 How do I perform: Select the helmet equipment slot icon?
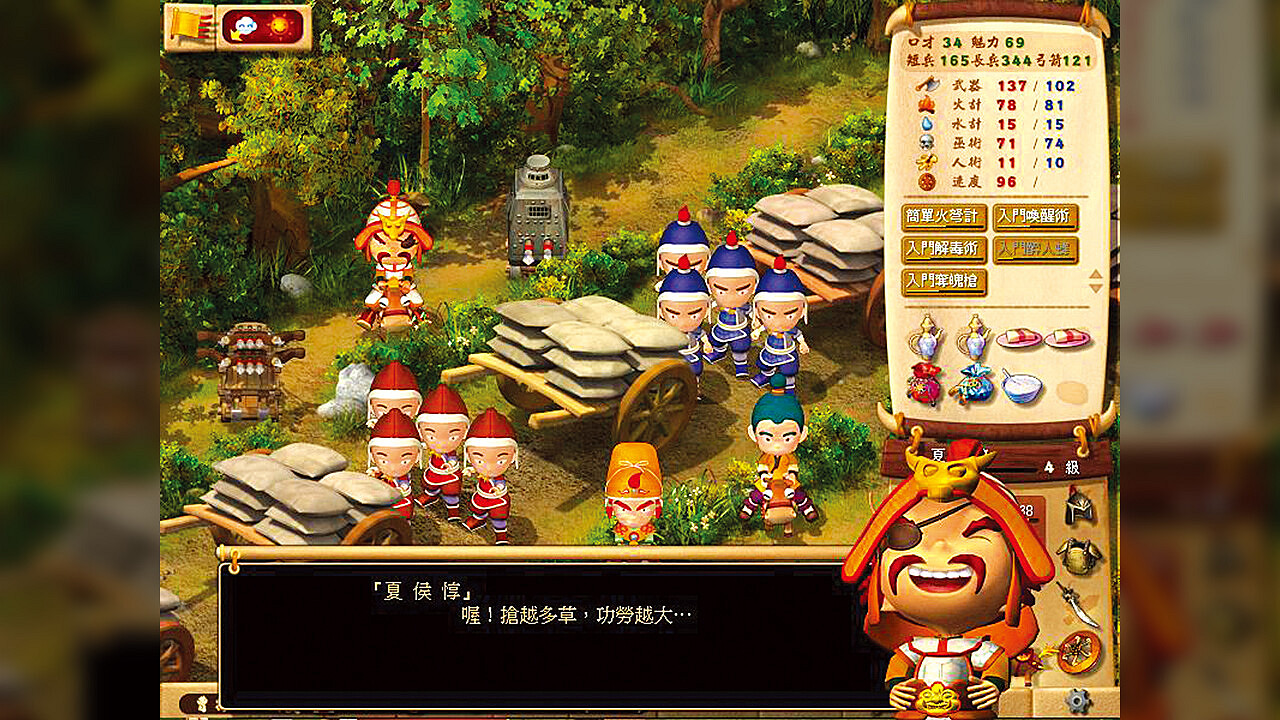[x=1079, y=508]
